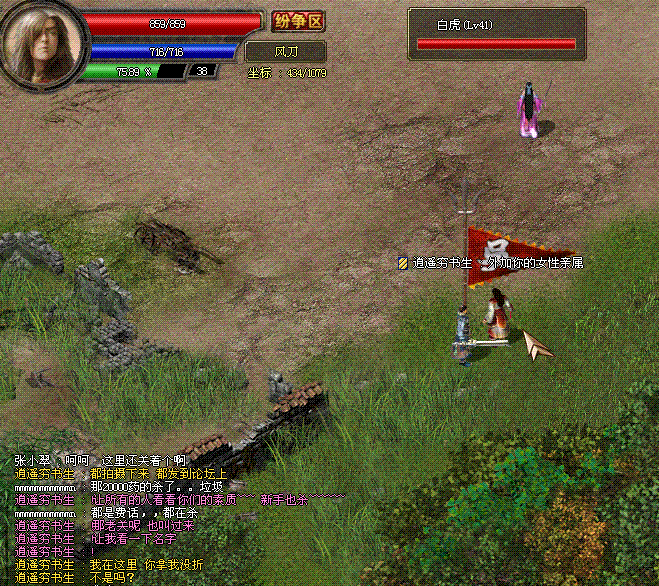659x586 pixels.
Task: Open the 纷争区 zone button
Action: (298, 21)
